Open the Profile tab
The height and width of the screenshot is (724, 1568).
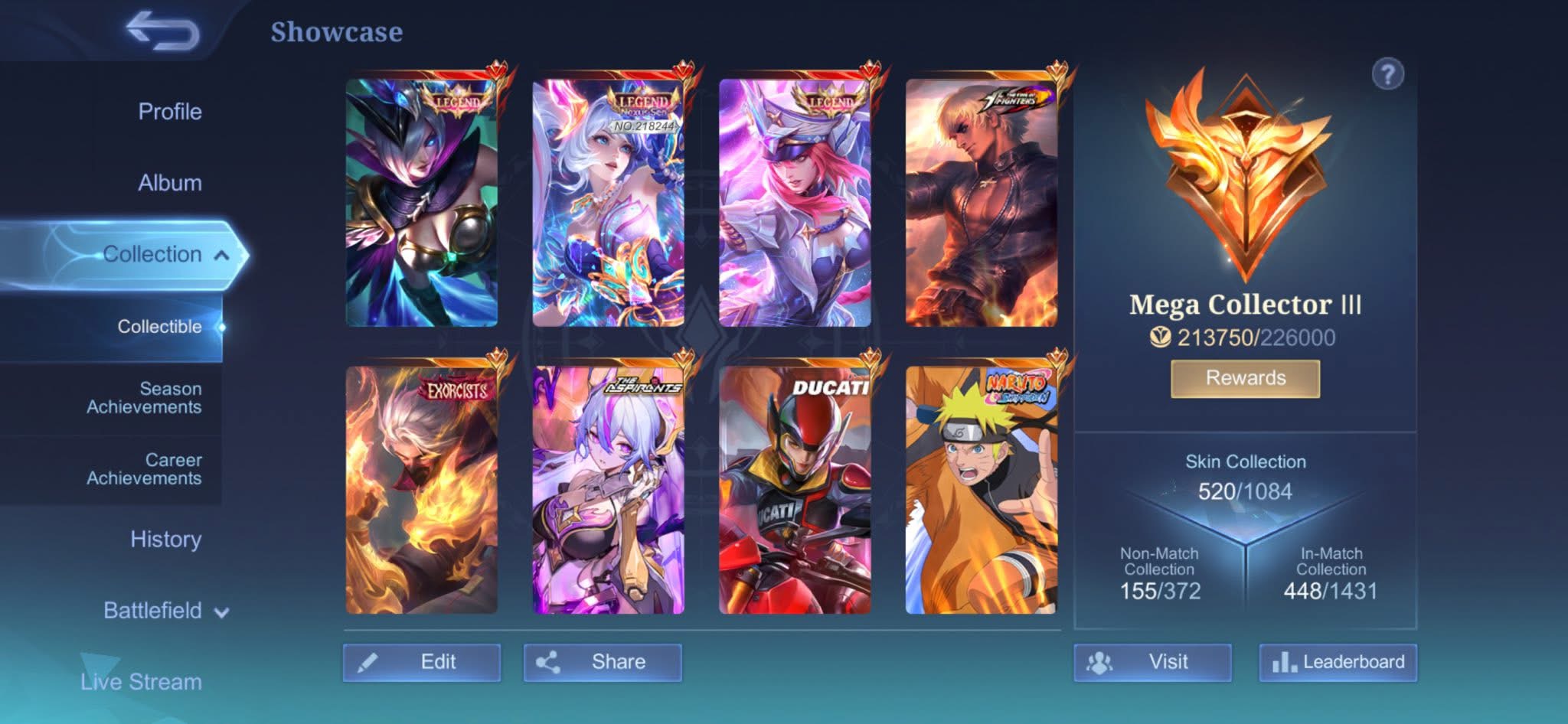click(169, 112)
